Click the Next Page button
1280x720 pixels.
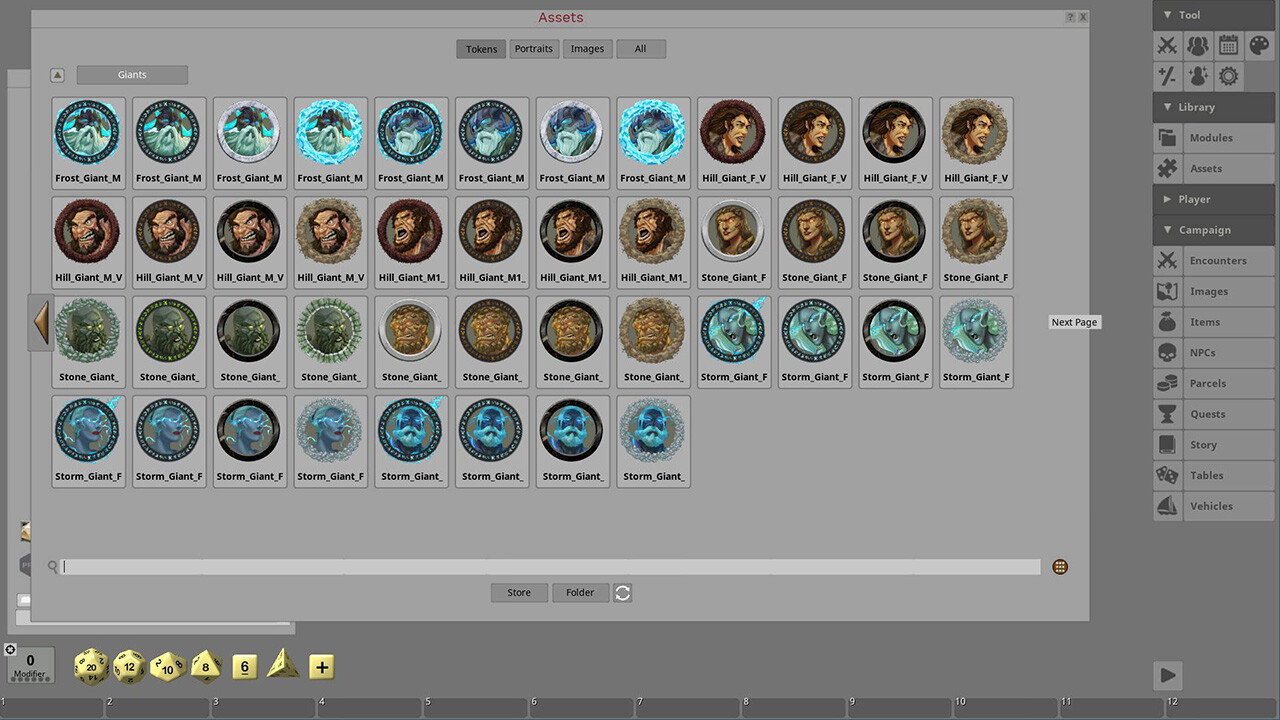(1073, 322)
